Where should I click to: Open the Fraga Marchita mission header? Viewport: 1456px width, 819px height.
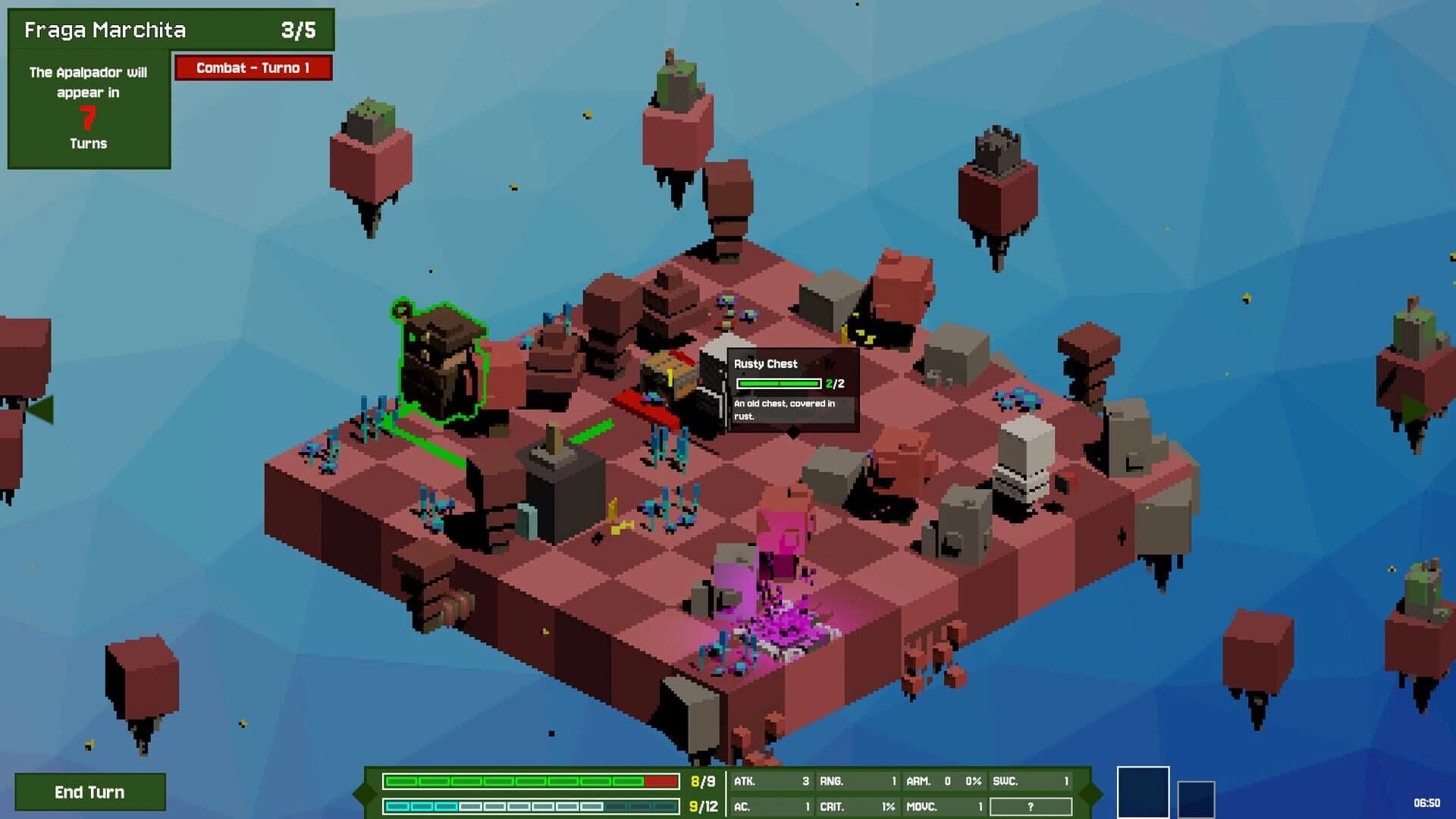coord(171,30)
